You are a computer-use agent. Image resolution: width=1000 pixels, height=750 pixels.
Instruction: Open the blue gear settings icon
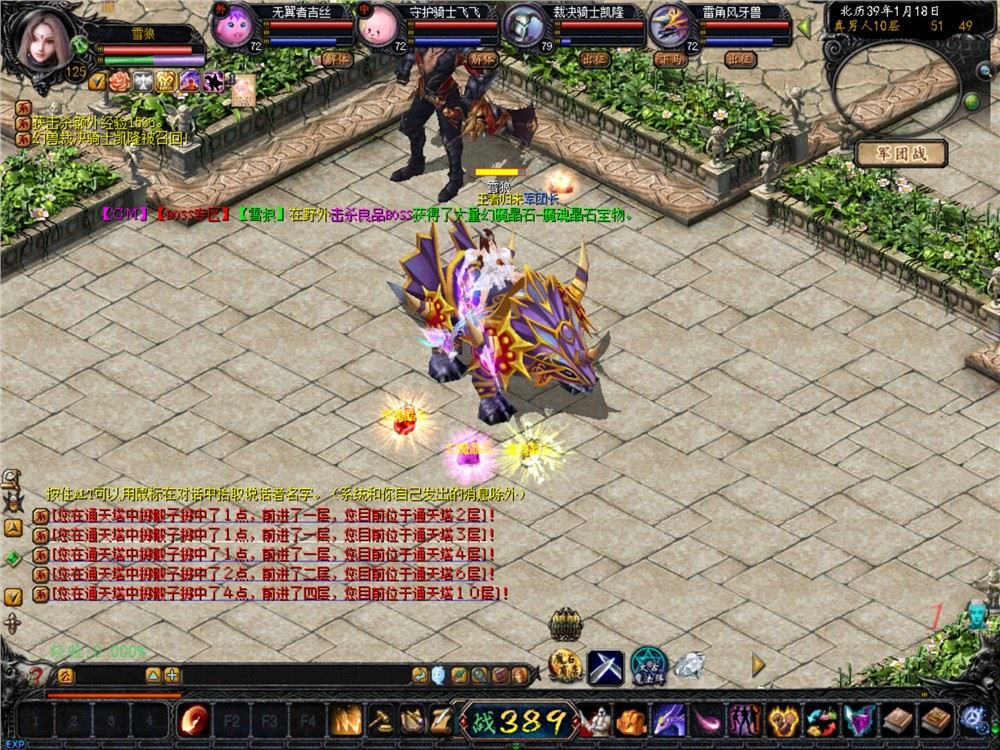[973, 717]
